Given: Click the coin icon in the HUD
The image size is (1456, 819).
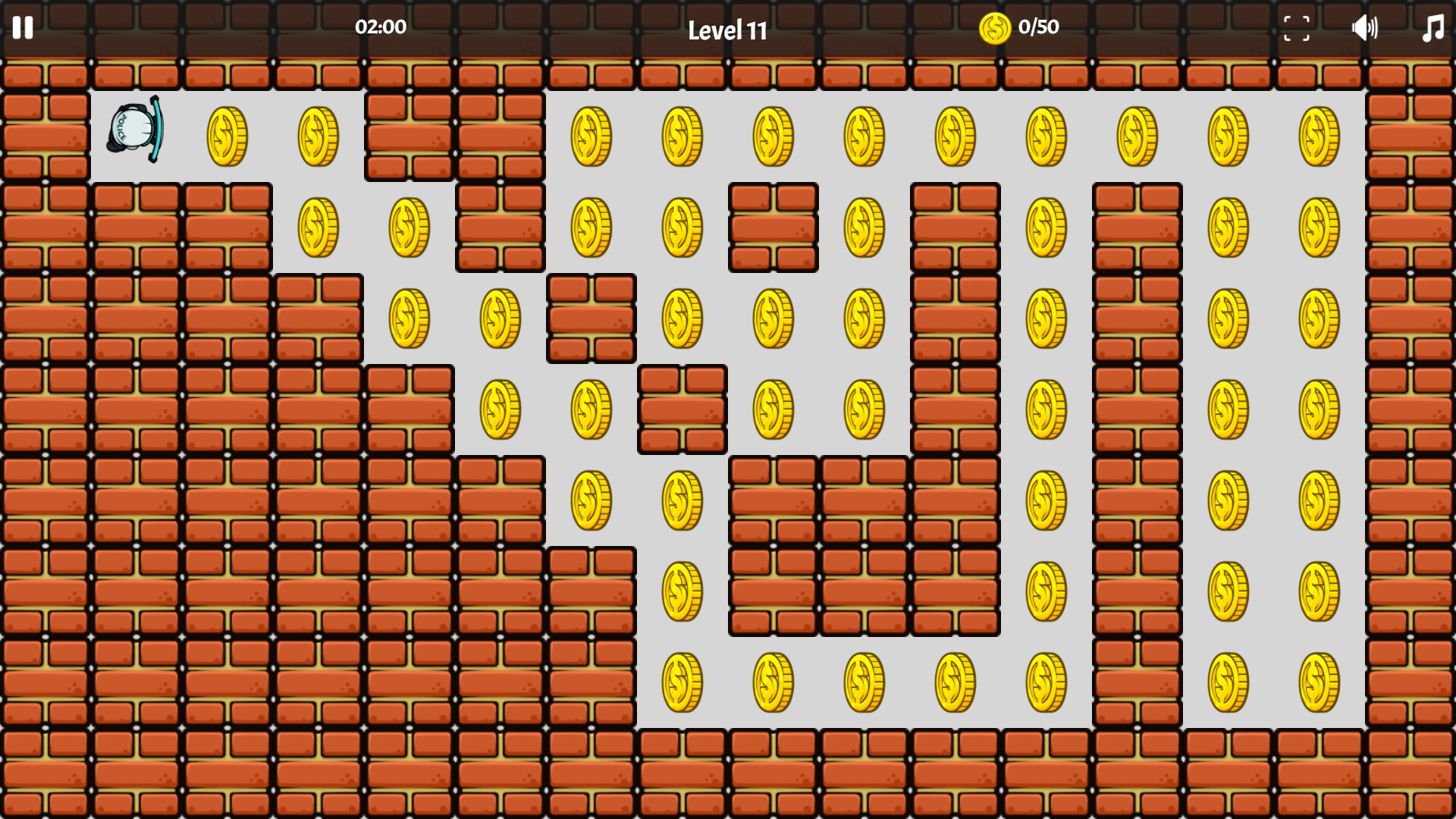Looking at the screenshot, I should point(994,28).
